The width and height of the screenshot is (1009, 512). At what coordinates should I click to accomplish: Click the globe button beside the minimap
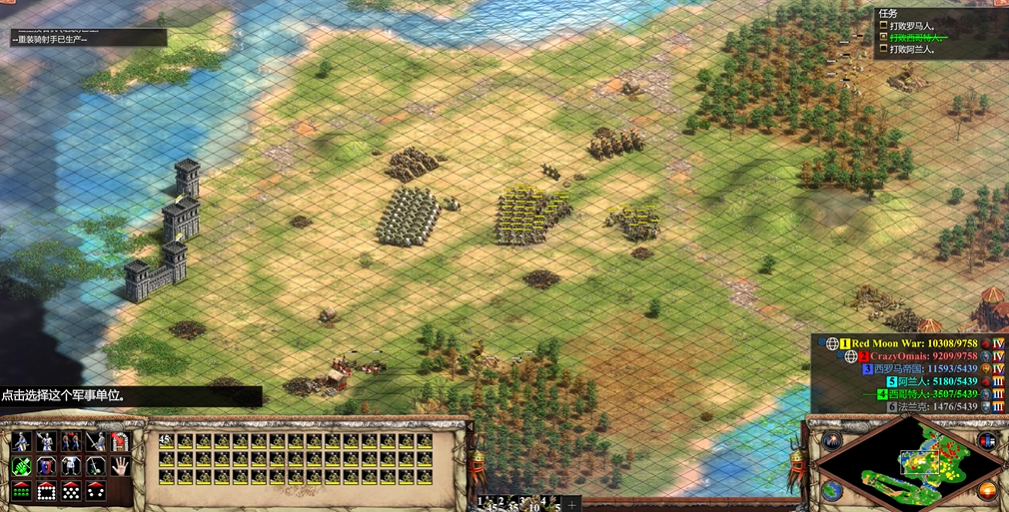(832, 490)
